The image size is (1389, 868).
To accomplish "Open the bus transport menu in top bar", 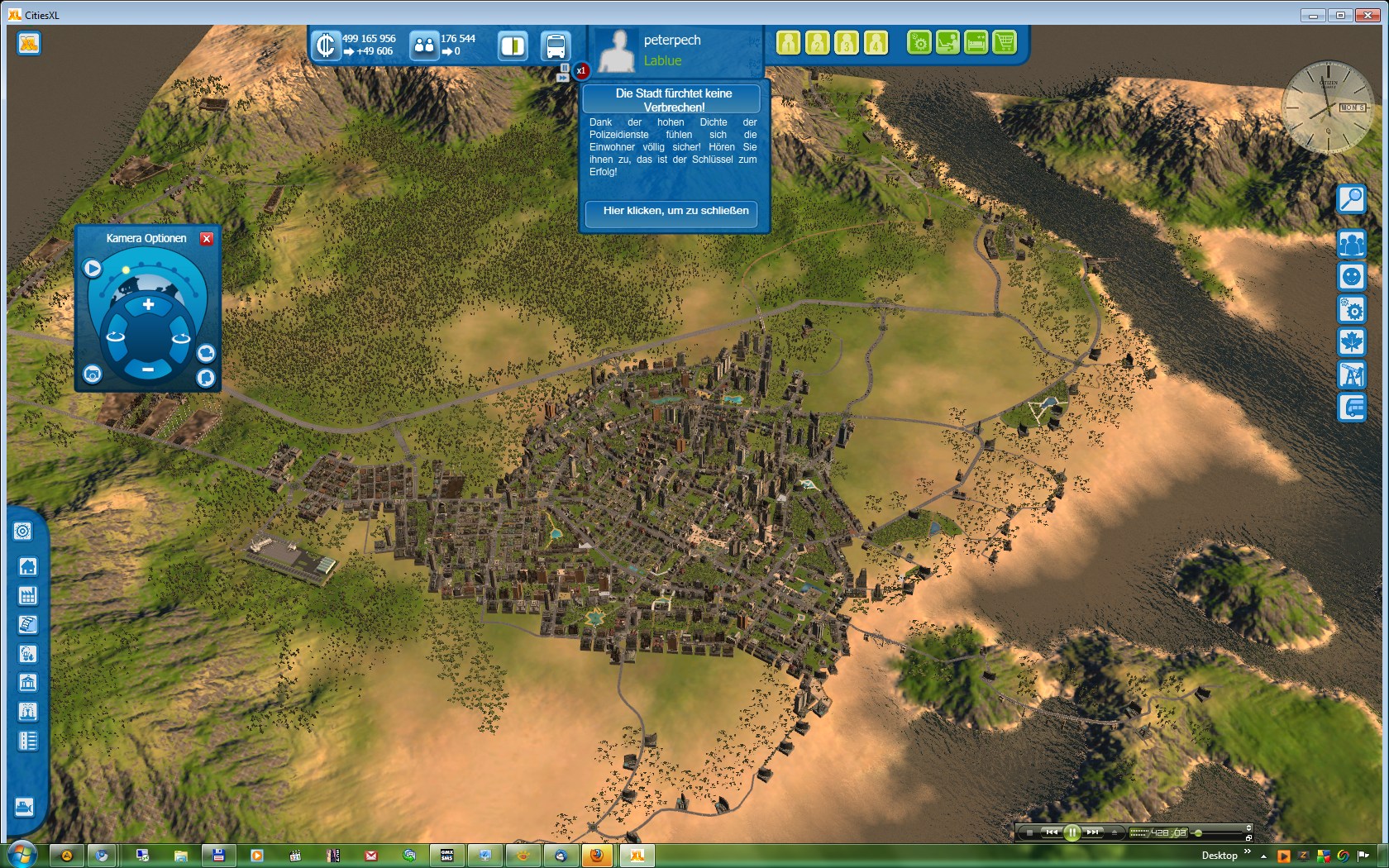I will [x=556, y=45].
